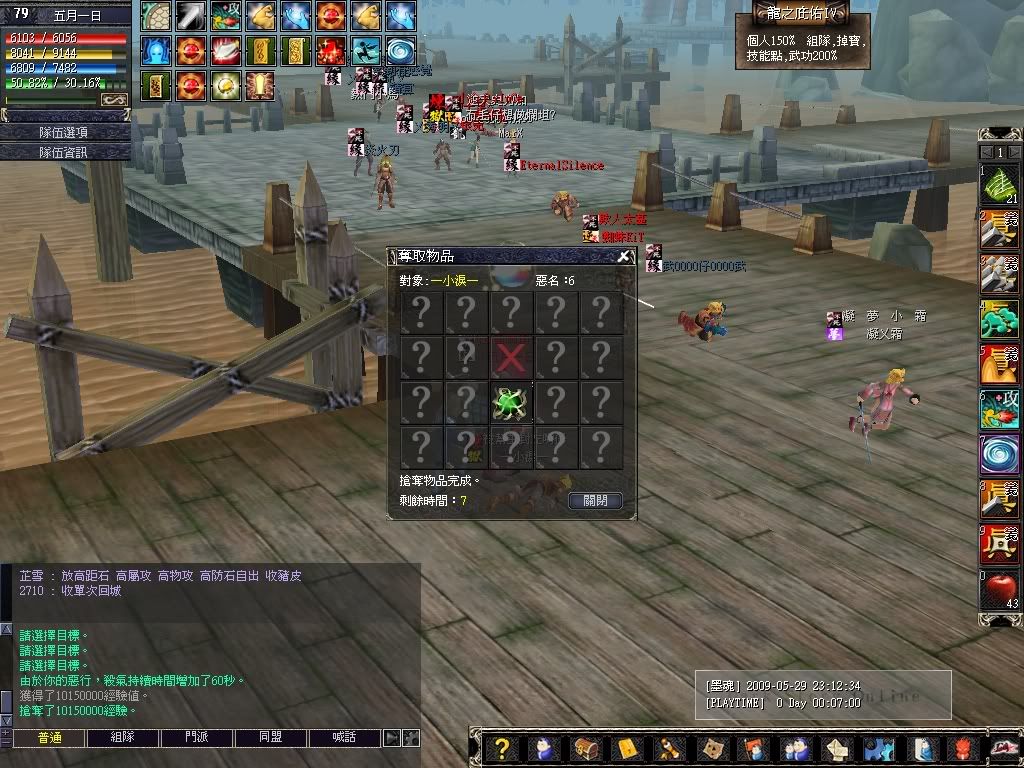The image size is (1024, 768).
Task: Use the green leaf-wrapped item in hotbar slot 1
Action: point(998,185)
